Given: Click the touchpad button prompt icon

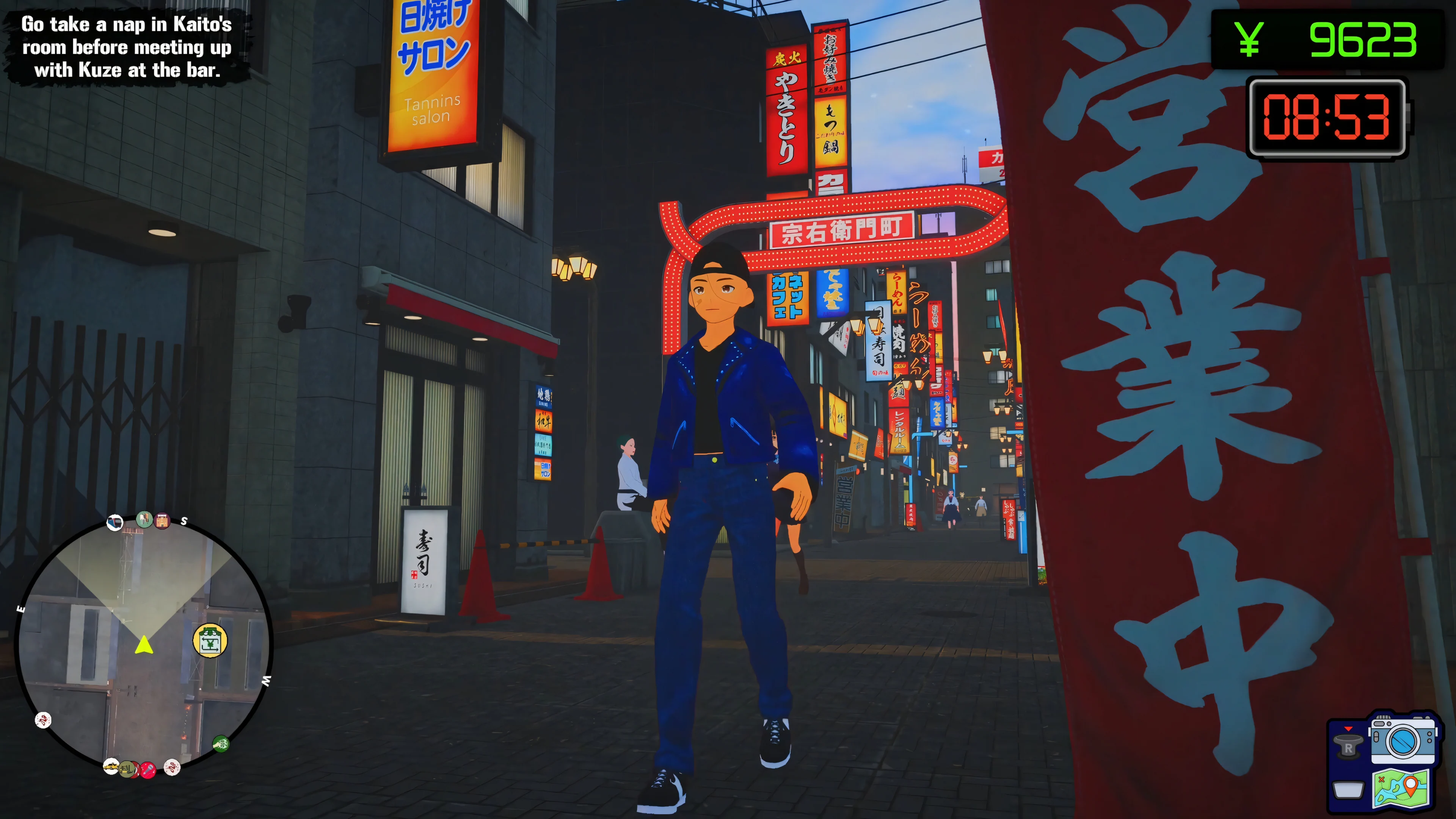Looking at the screenshot, I should point(1348,791).
